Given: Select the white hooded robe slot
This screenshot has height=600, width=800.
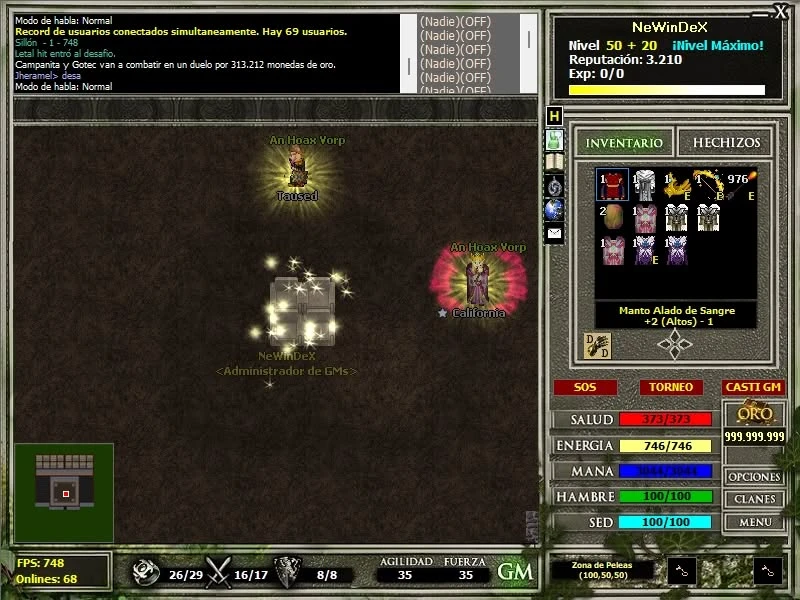Looking at the screenshot, I should coord(645,185).
